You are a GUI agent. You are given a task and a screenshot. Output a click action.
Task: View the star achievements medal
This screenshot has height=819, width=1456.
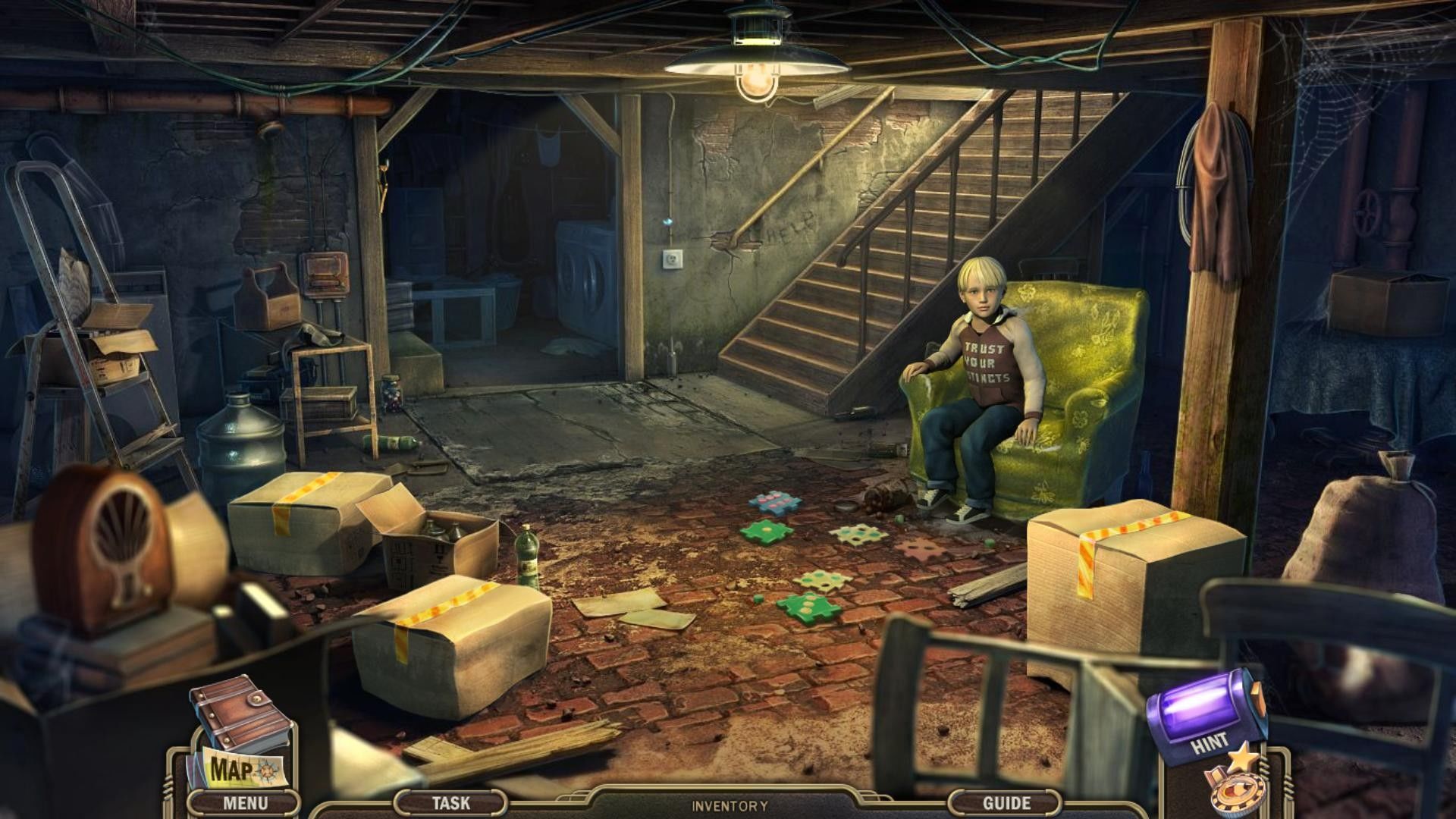1233,785
